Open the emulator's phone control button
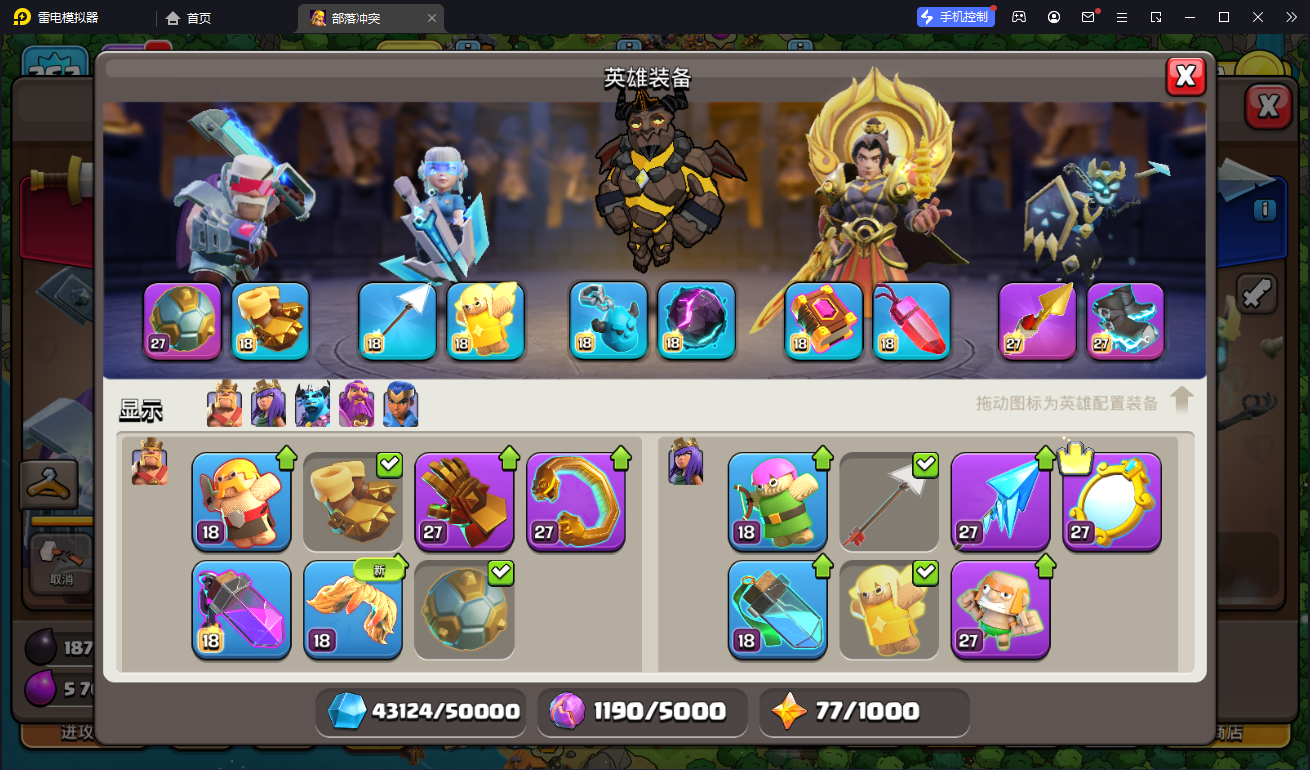The height and width of the screenshot is (770, 1310). pos(955,17)
